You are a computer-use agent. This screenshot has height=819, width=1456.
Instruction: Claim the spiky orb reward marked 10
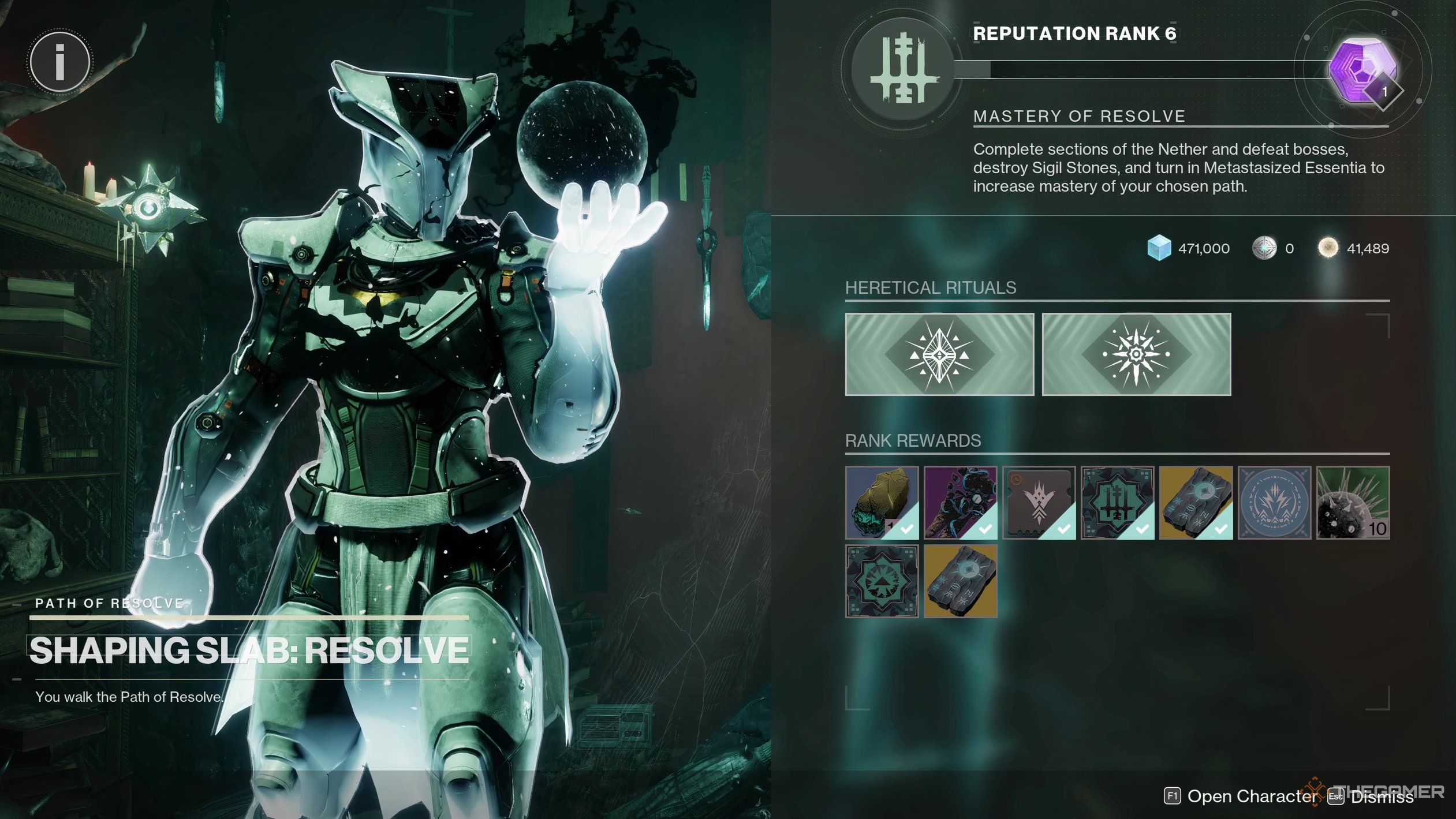[x=1353, y=503]
